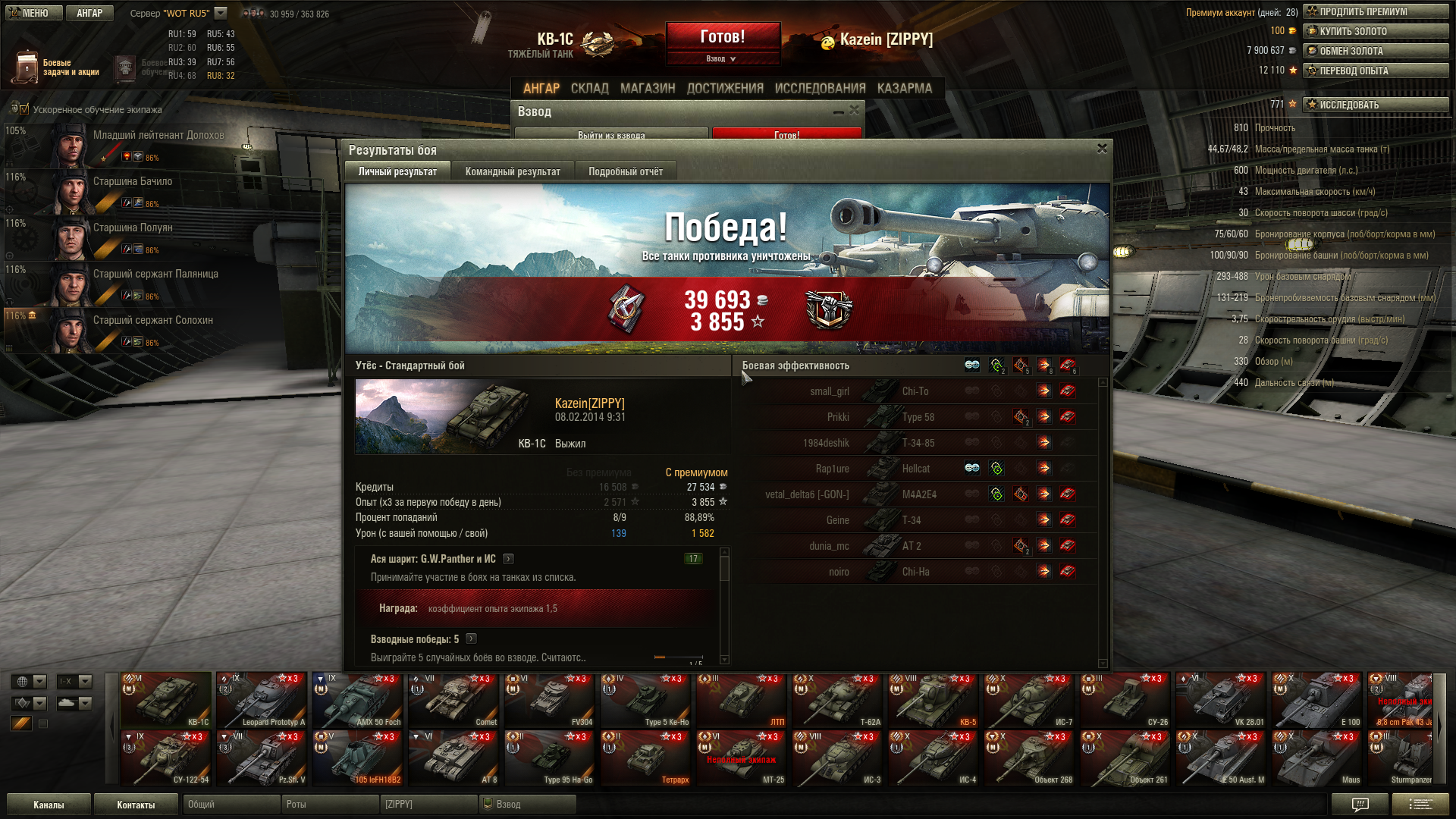
Task: Select the Maus tank in carousel
Action: pyautogui.click(x=1316, y=758)
